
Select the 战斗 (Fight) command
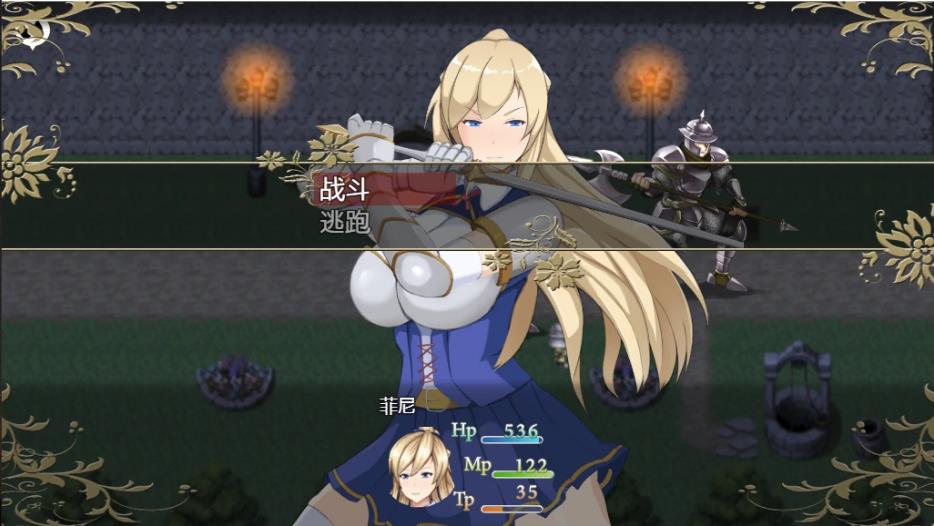point(343,190)
